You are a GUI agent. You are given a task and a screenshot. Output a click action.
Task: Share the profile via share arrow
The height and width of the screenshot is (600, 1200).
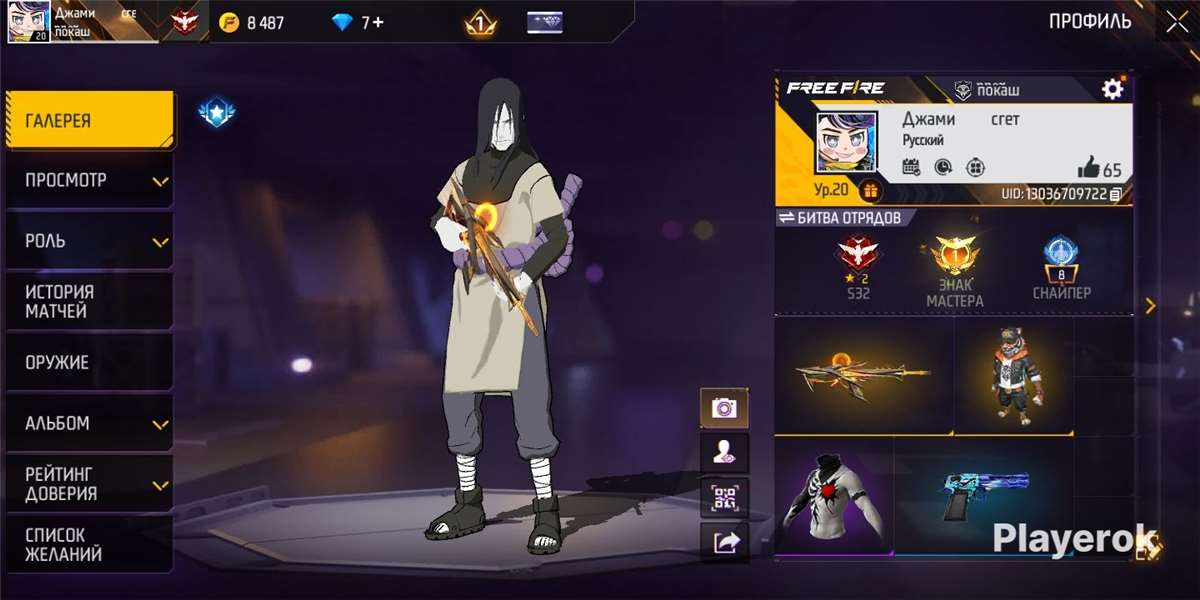(724, 542)
